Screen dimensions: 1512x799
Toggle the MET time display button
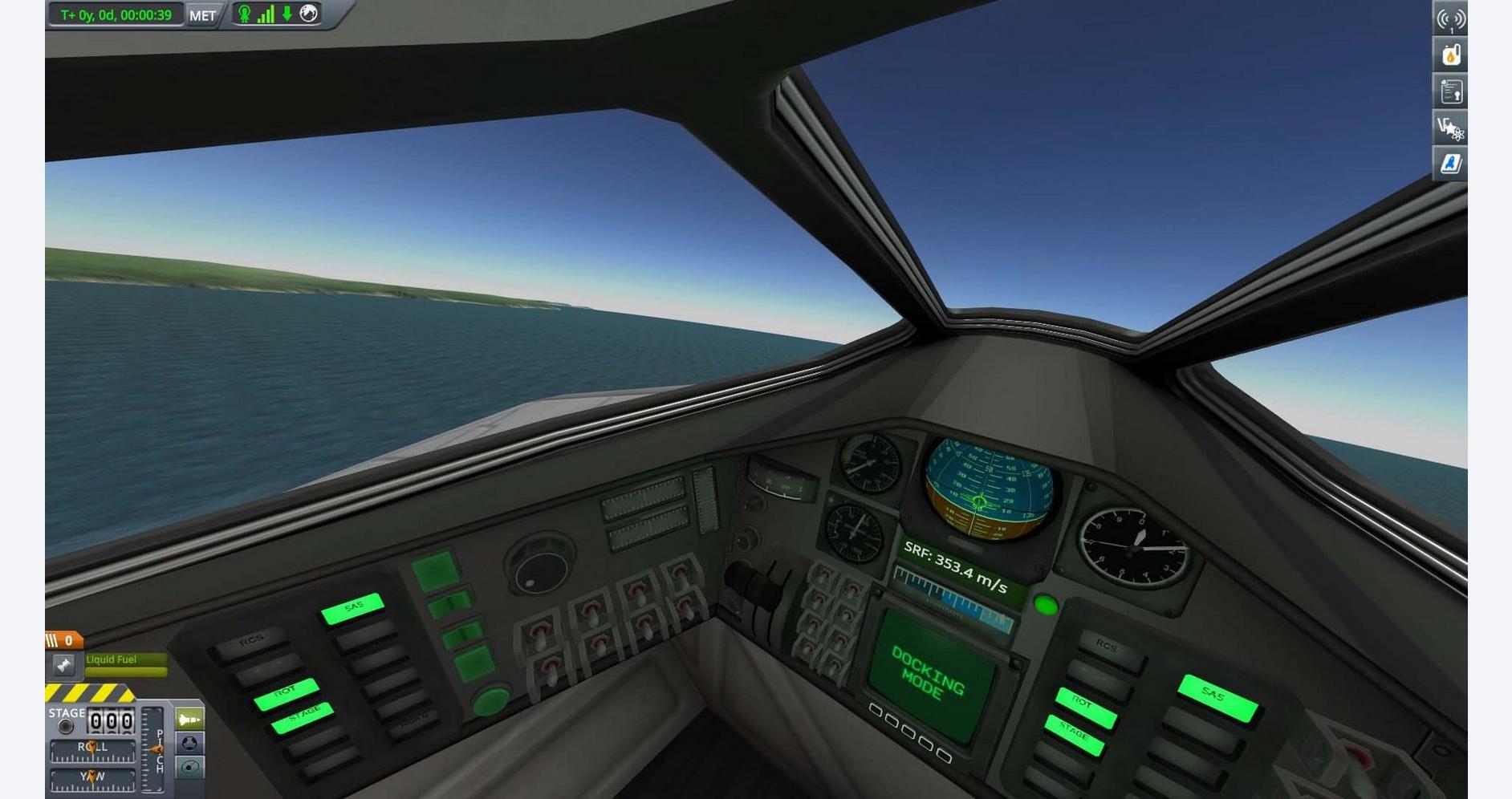coord(202,15)
